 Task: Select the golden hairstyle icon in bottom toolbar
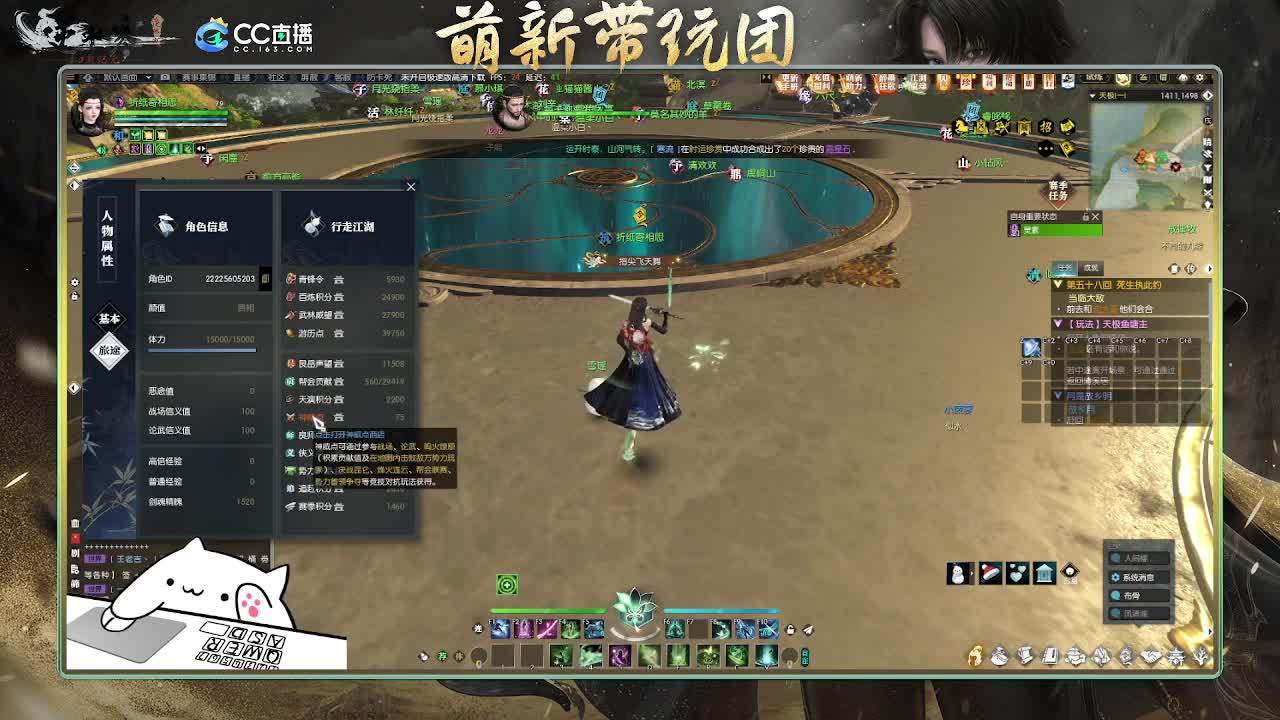pos(975,657)
